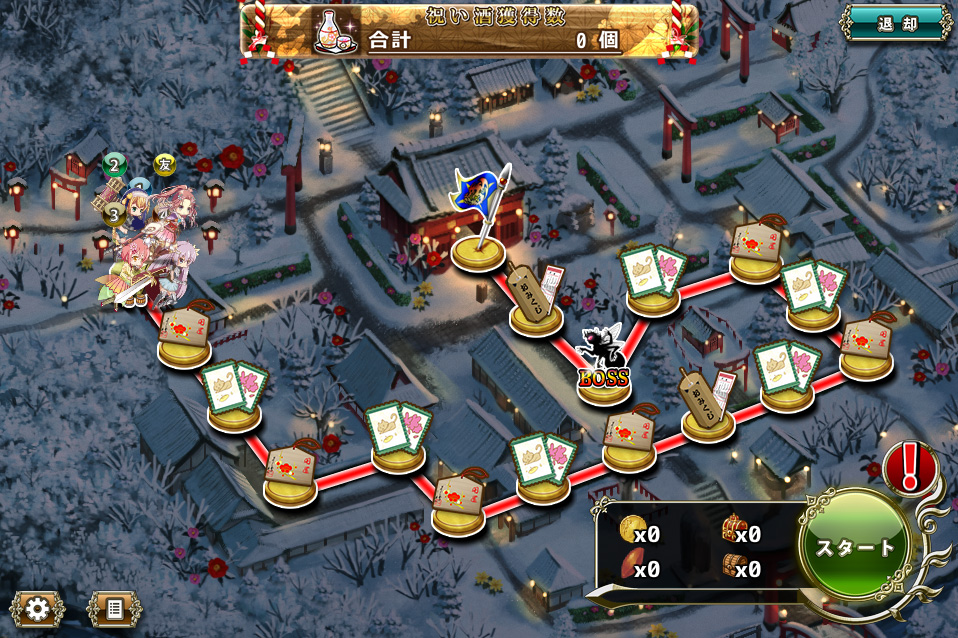Retreat using the 退却 button

click(x=895, y=24)
